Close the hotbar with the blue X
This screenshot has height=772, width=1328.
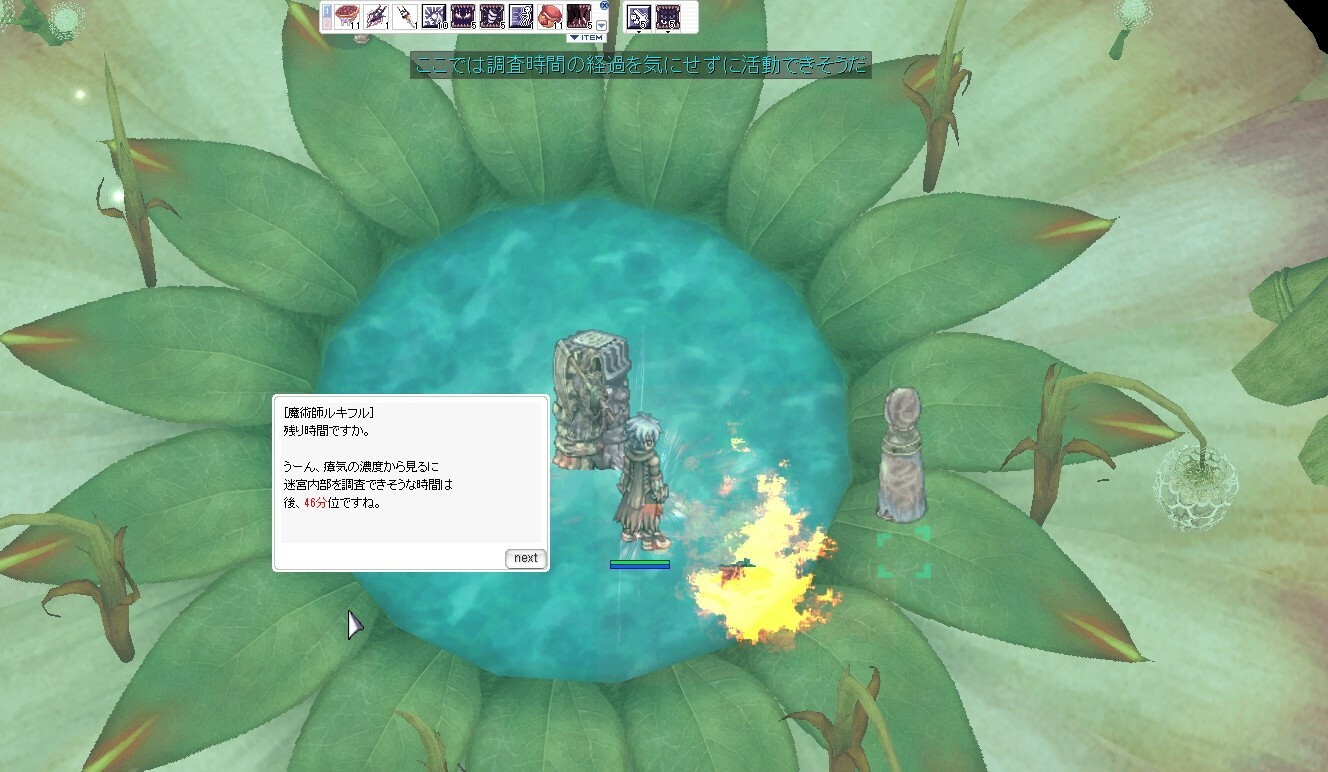pyautogui.click(x=604, y=6)
